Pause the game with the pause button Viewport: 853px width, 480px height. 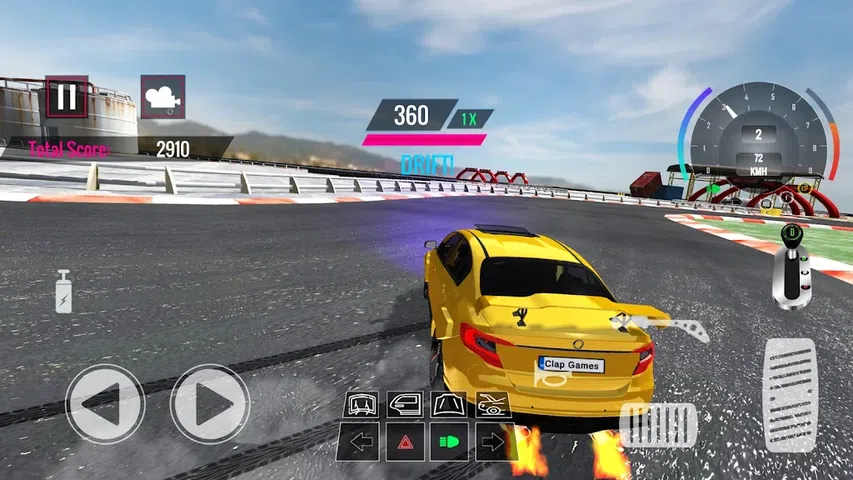coord(67,97)
